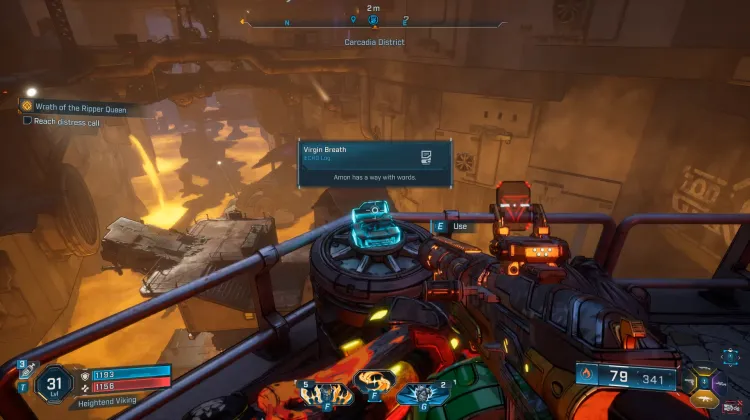Click the question mark marker on the compass
750x420 pixels.
click(x=405, y=19)
